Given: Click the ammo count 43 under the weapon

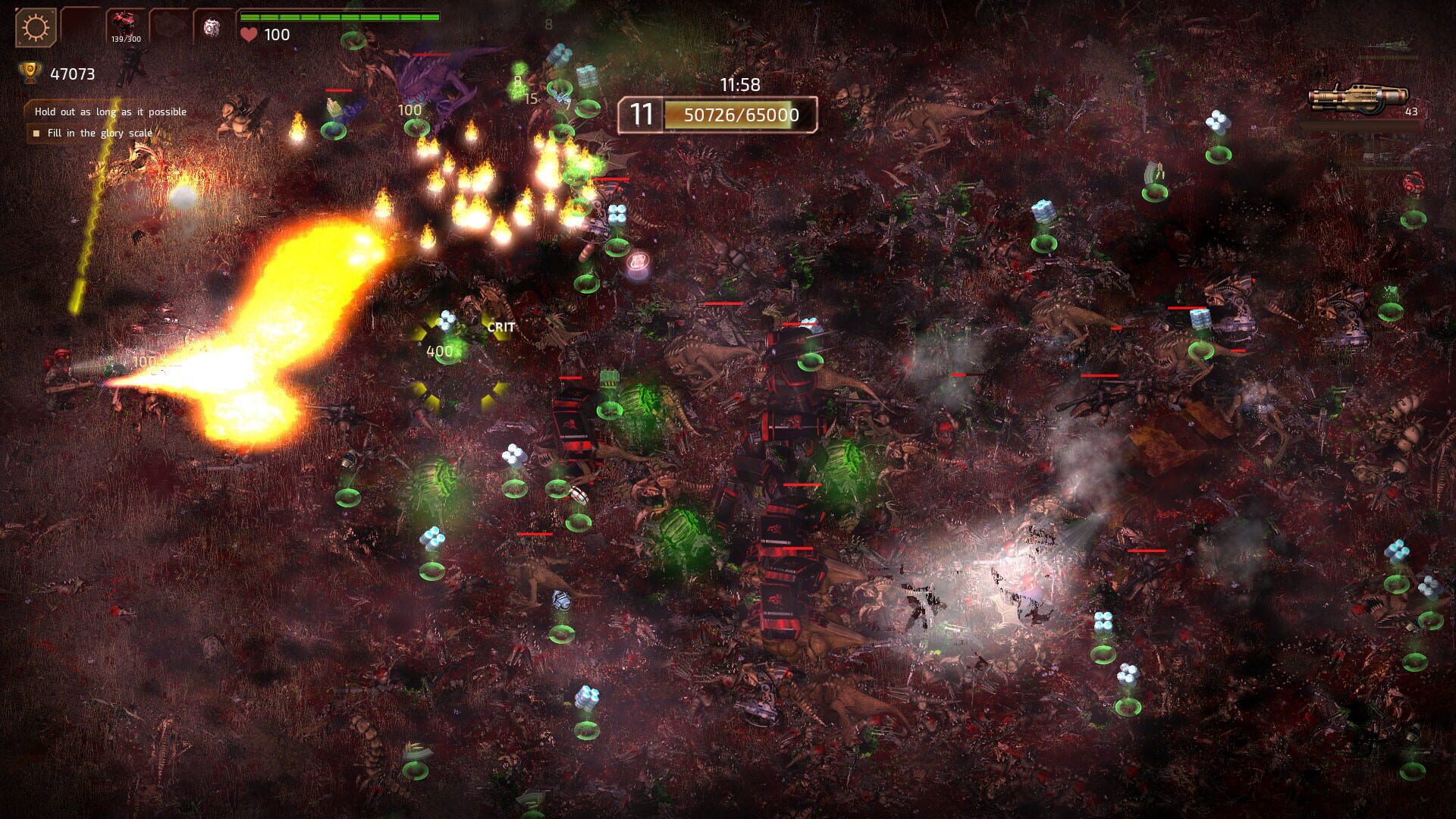Looking at the screenshot, I should pos(1411,111).
